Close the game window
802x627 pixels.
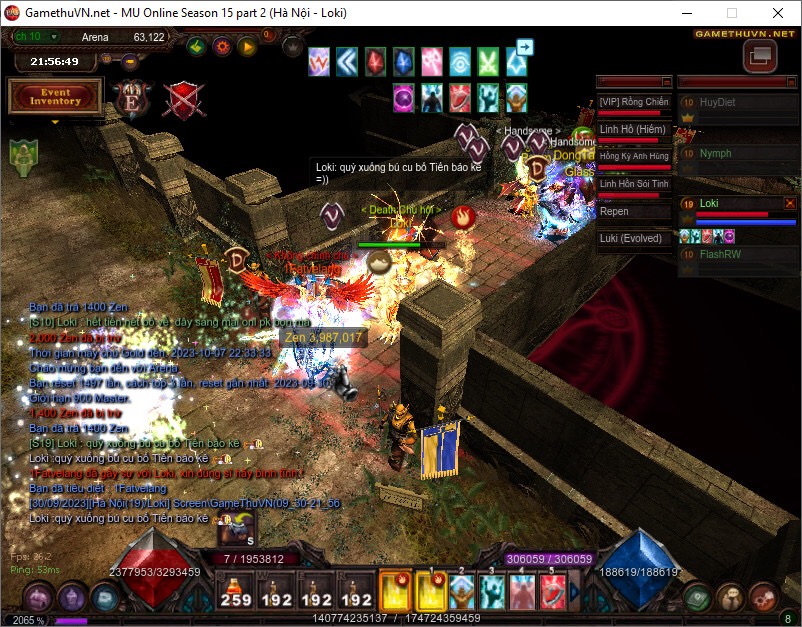778,13
